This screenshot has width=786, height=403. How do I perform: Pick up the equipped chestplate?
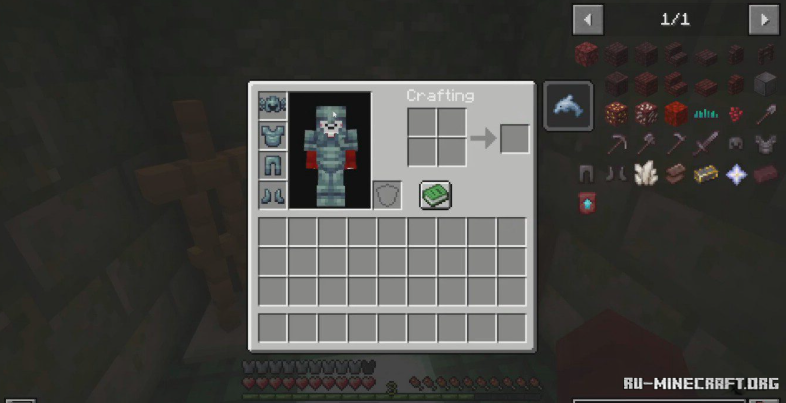273,135
